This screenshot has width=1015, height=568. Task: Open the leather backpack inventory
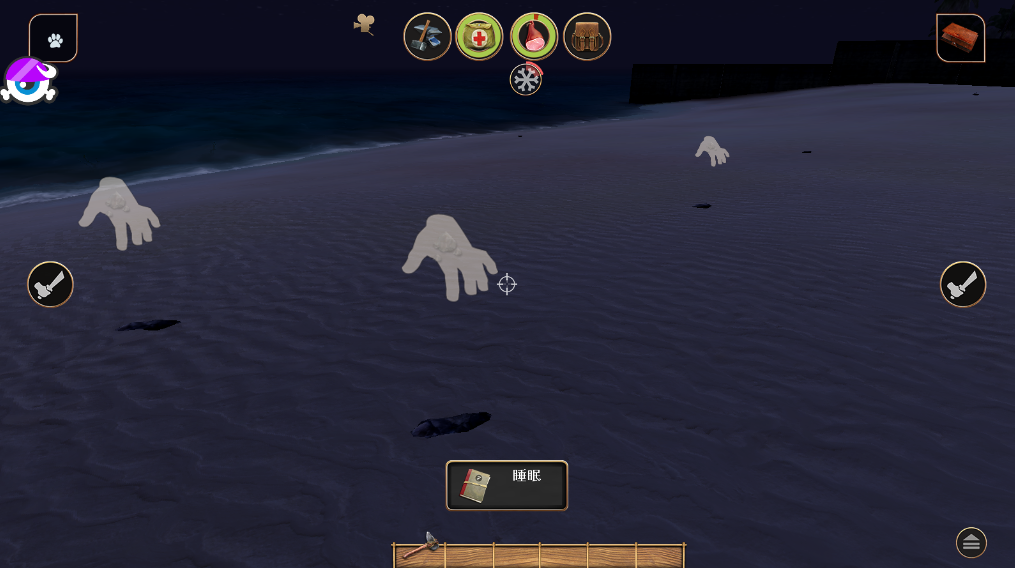point(587,37)
